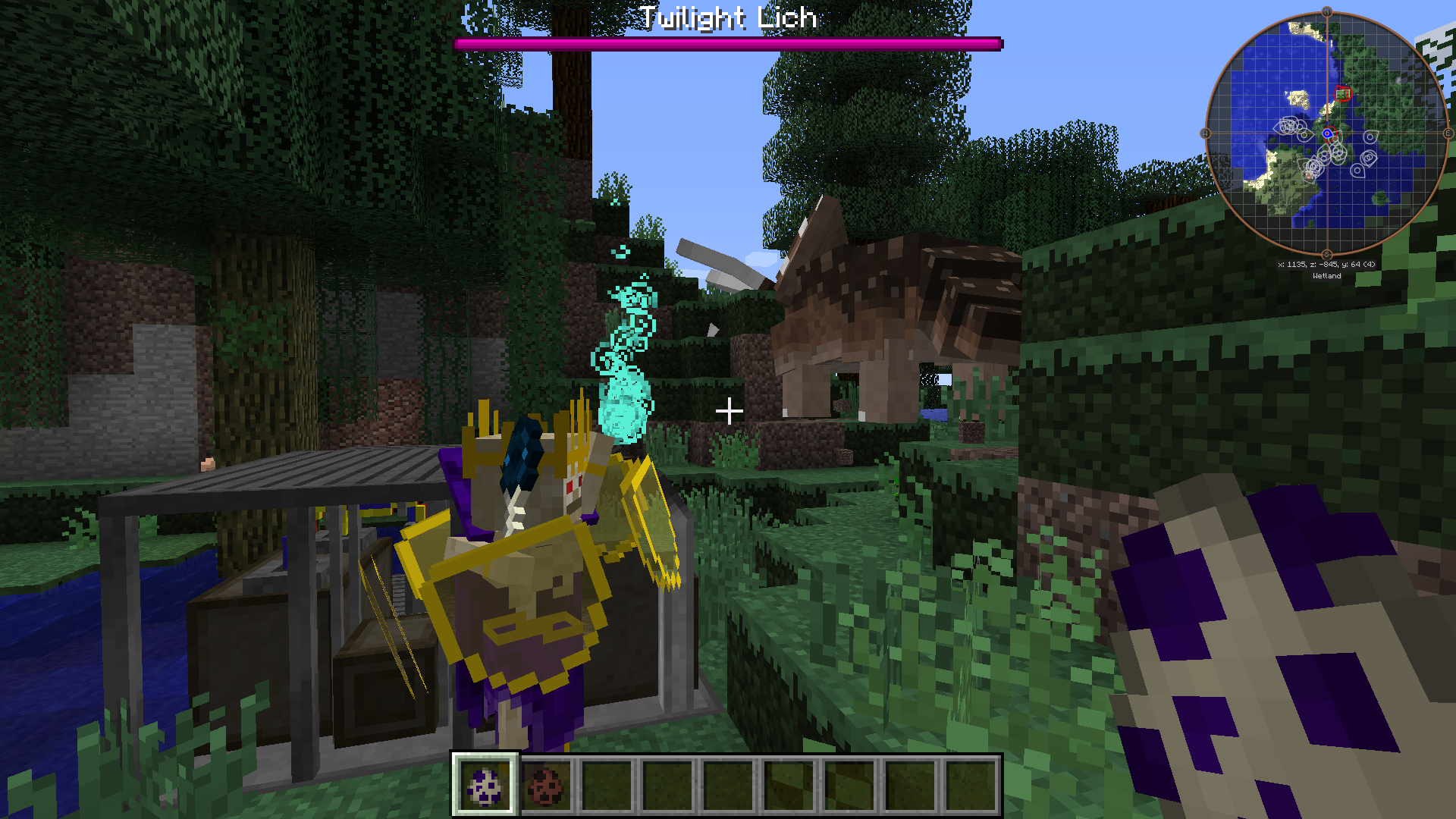Click the animal marker near the minimap's lower left
The image size is (1456, 819).
coord(1308,175)
